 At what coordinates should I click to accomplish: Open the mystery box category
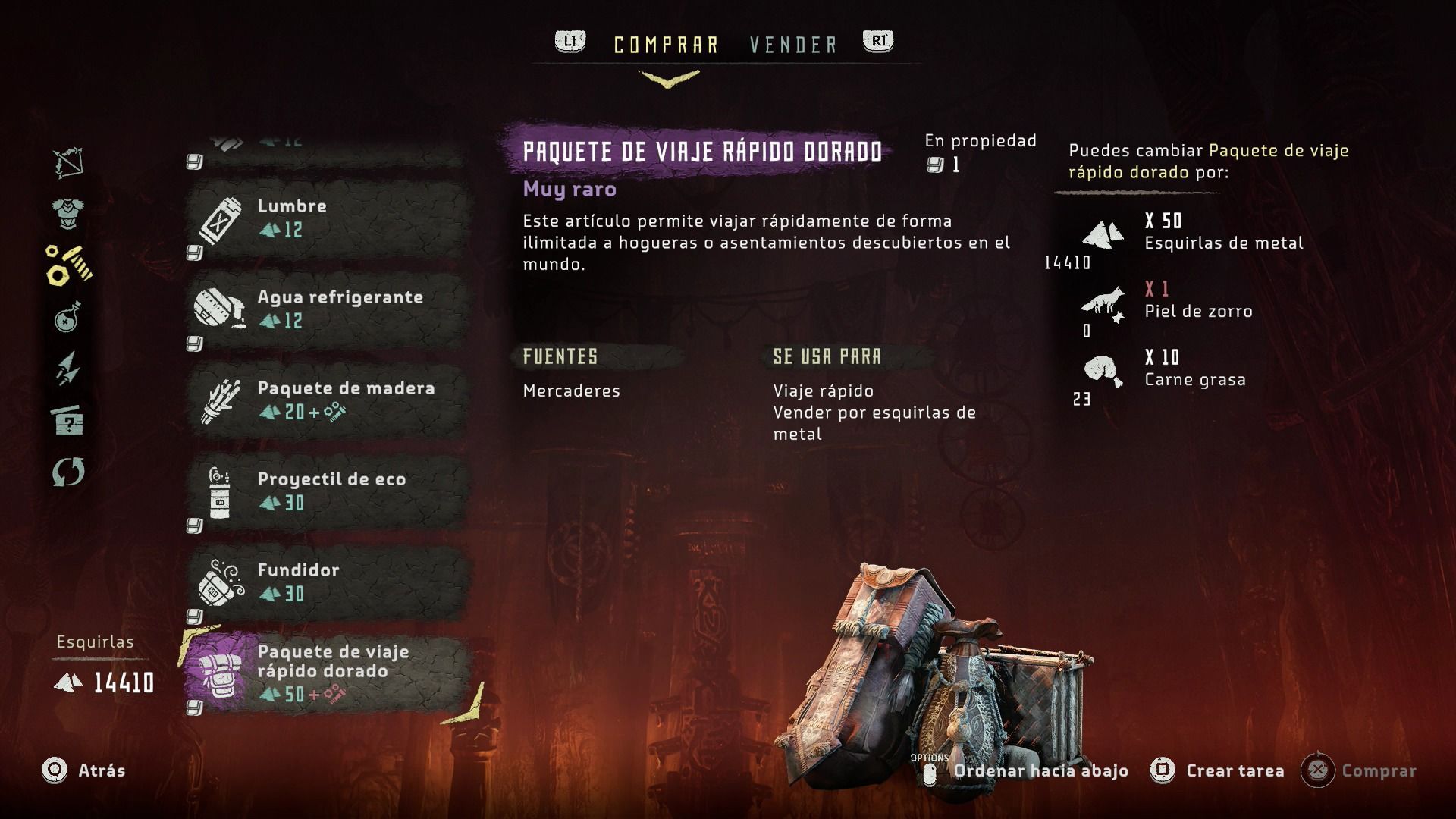tap(68, 419)
